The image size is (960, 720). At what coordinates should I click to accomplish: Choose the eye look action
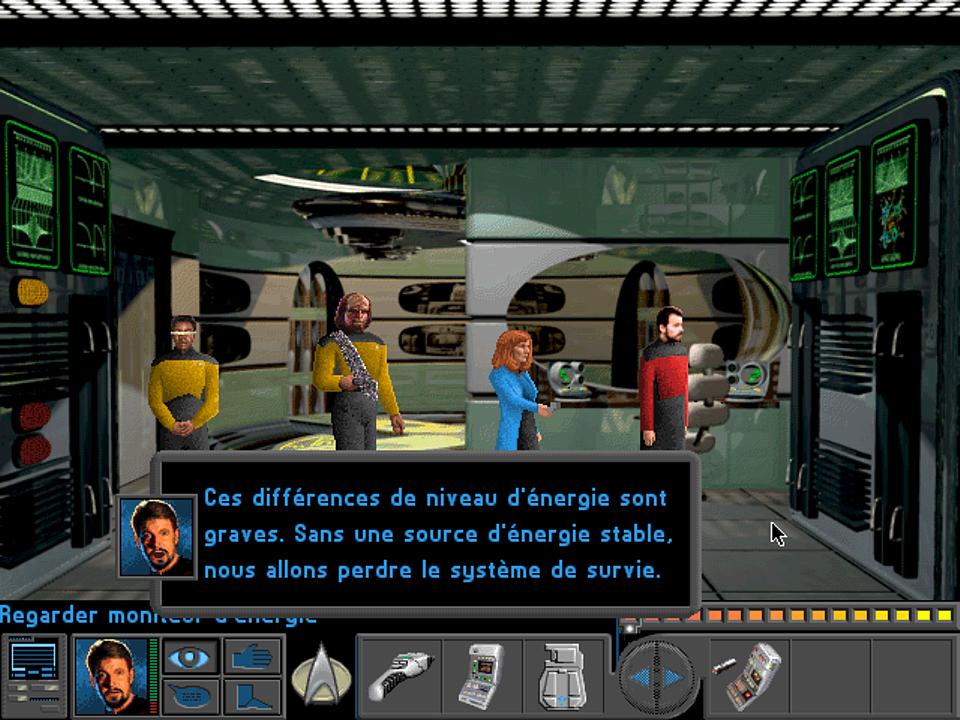coord(190,656)
